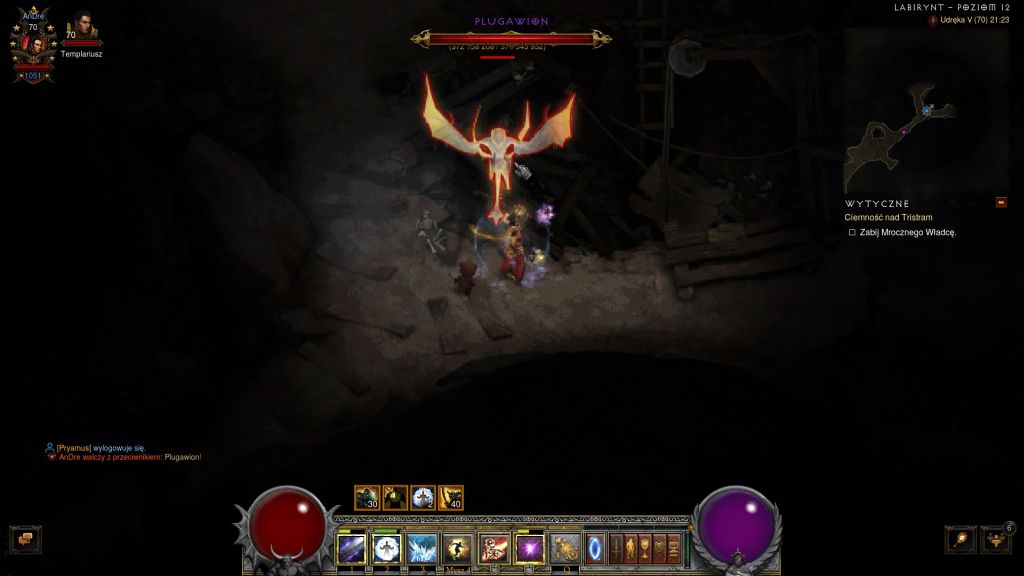Use the glowing white figure skill
Viewport: 1024px width, 576px height.
(386, 548)
